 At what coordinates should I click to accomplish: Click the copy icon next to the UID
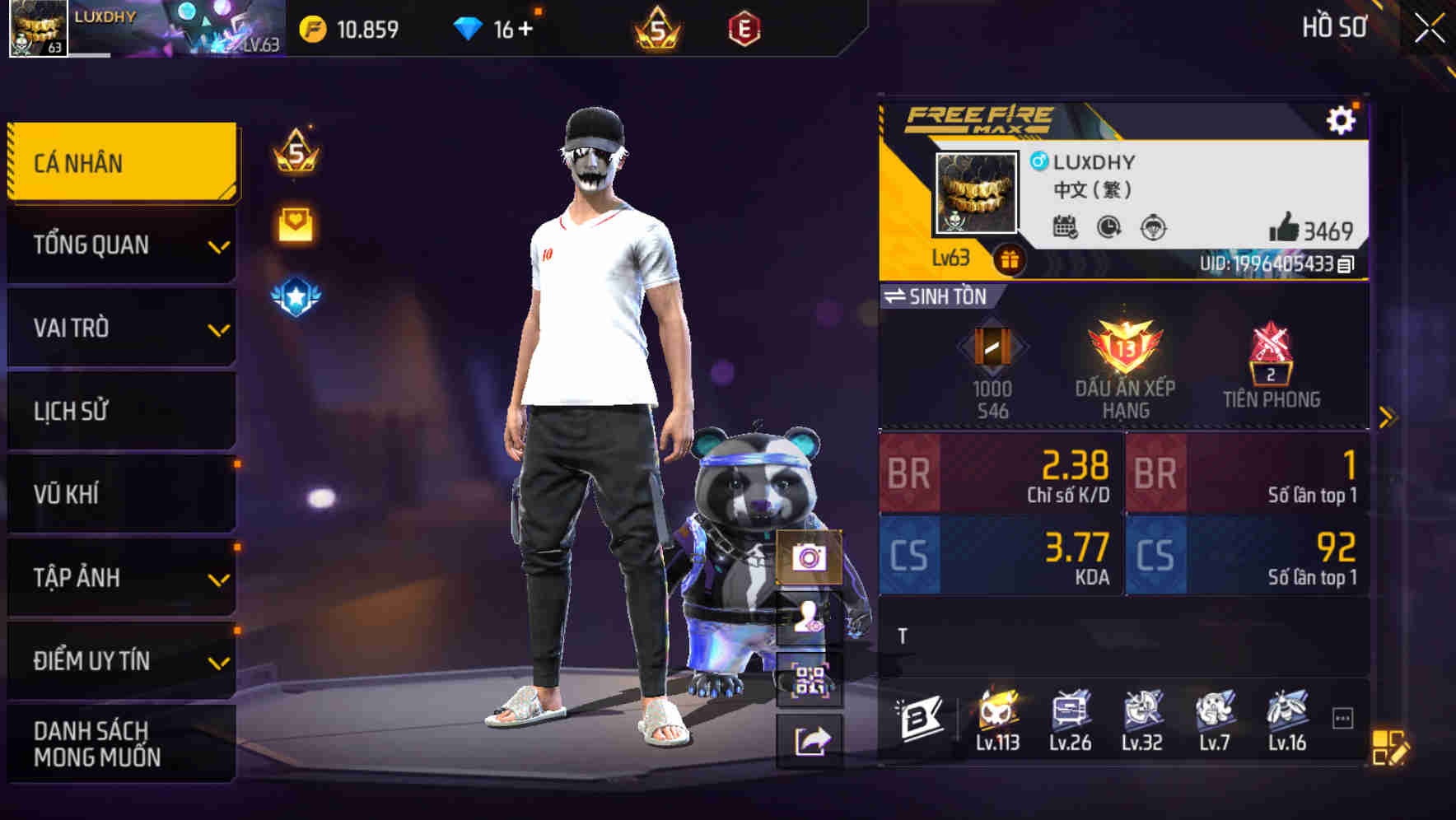tap(1346, 263)
